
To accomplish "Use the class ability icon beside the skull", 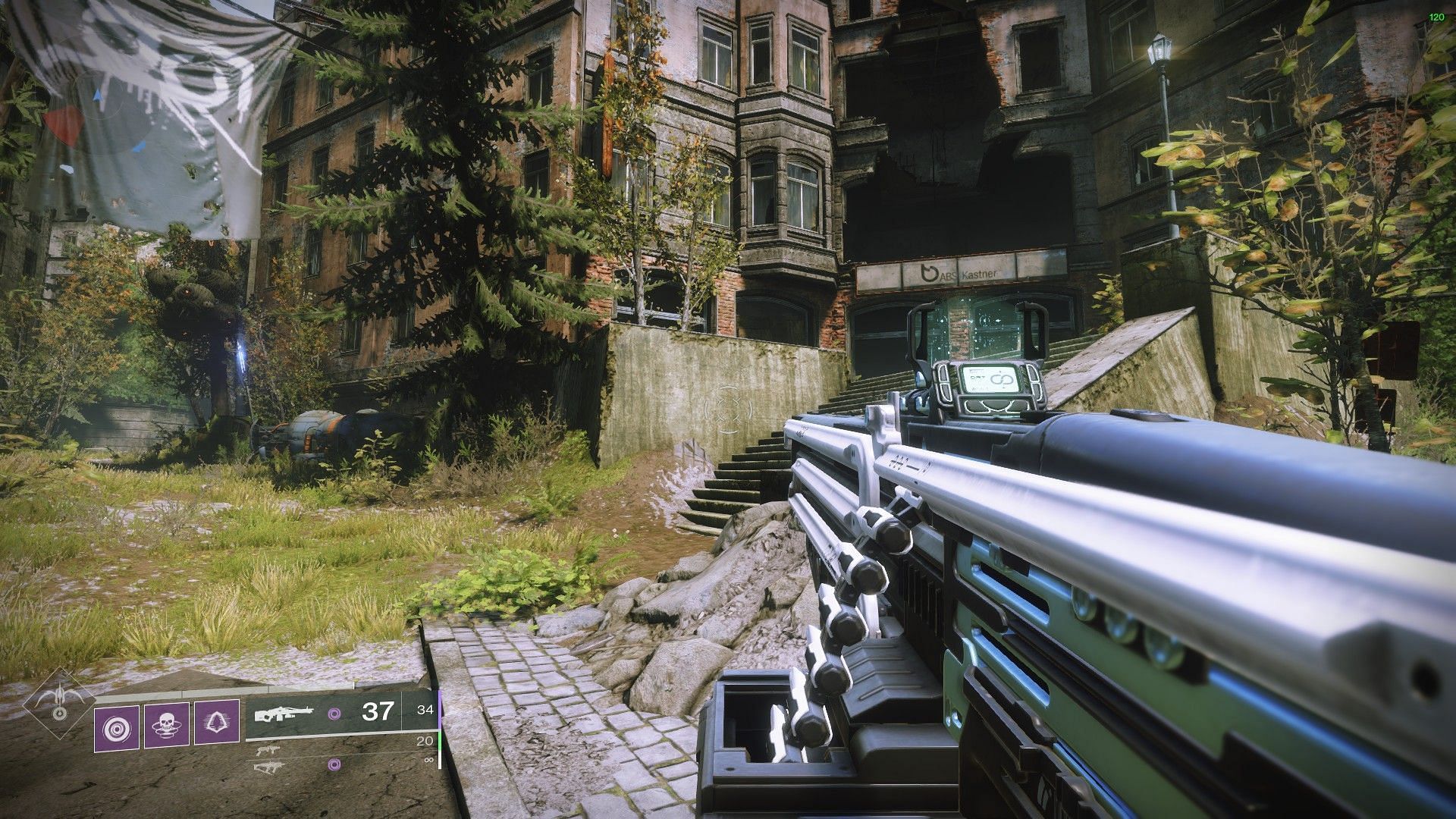I will (x=216, y=726).
